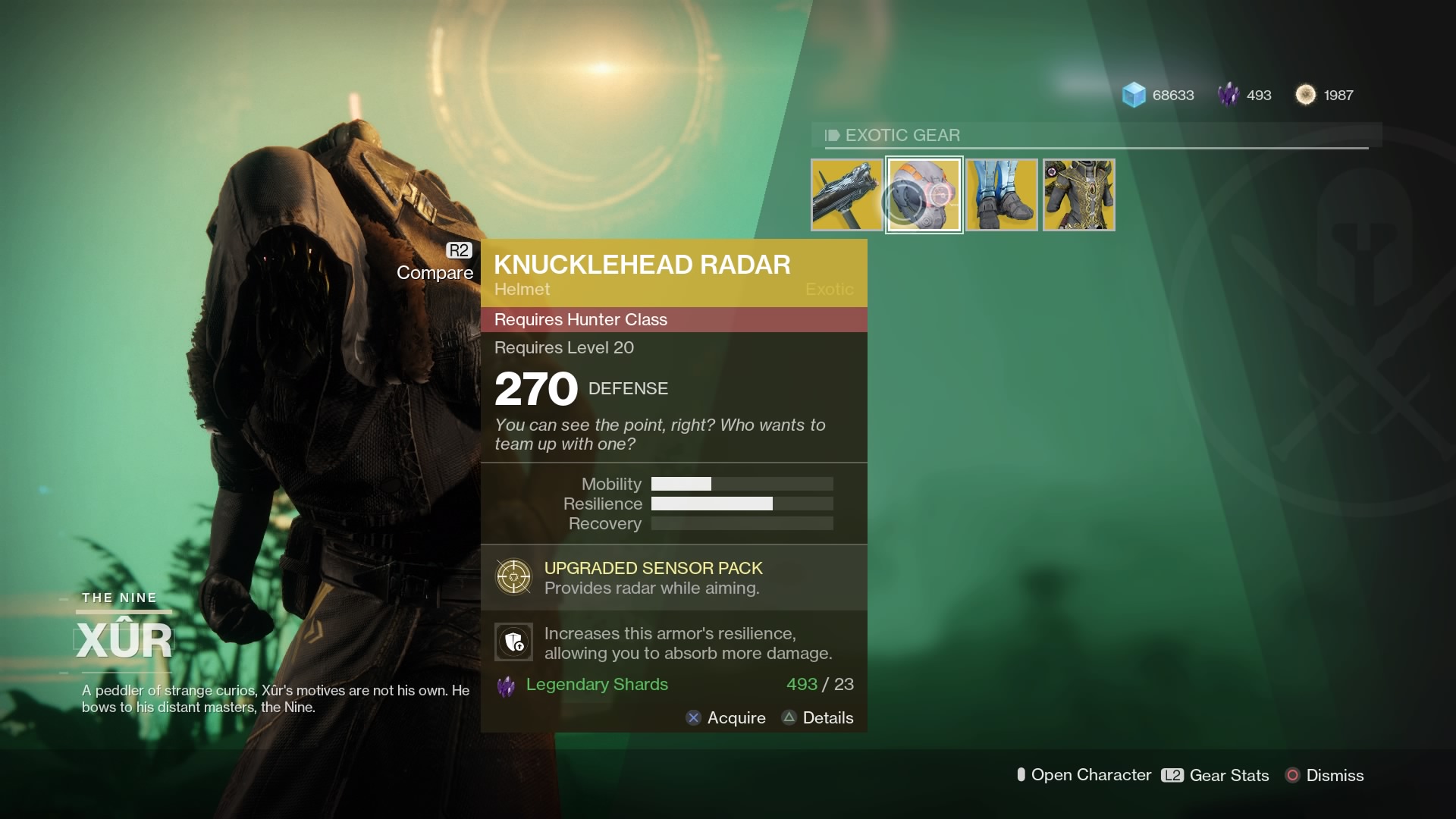Click the Exotic Gear banner icon
Image resolution: width=1456 pixels, height=819 pixels.
[831, 135]
